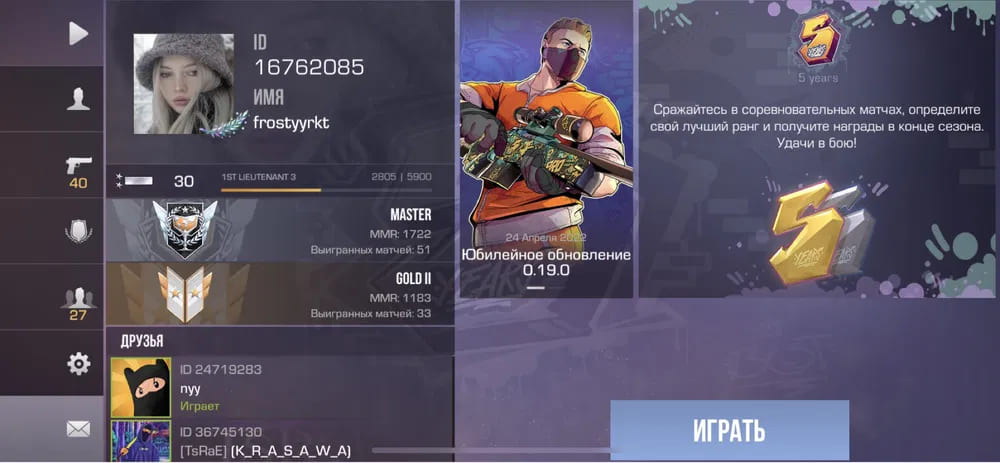Select the GOLD II rank row

pyautogui.click(x=279, y=295)
